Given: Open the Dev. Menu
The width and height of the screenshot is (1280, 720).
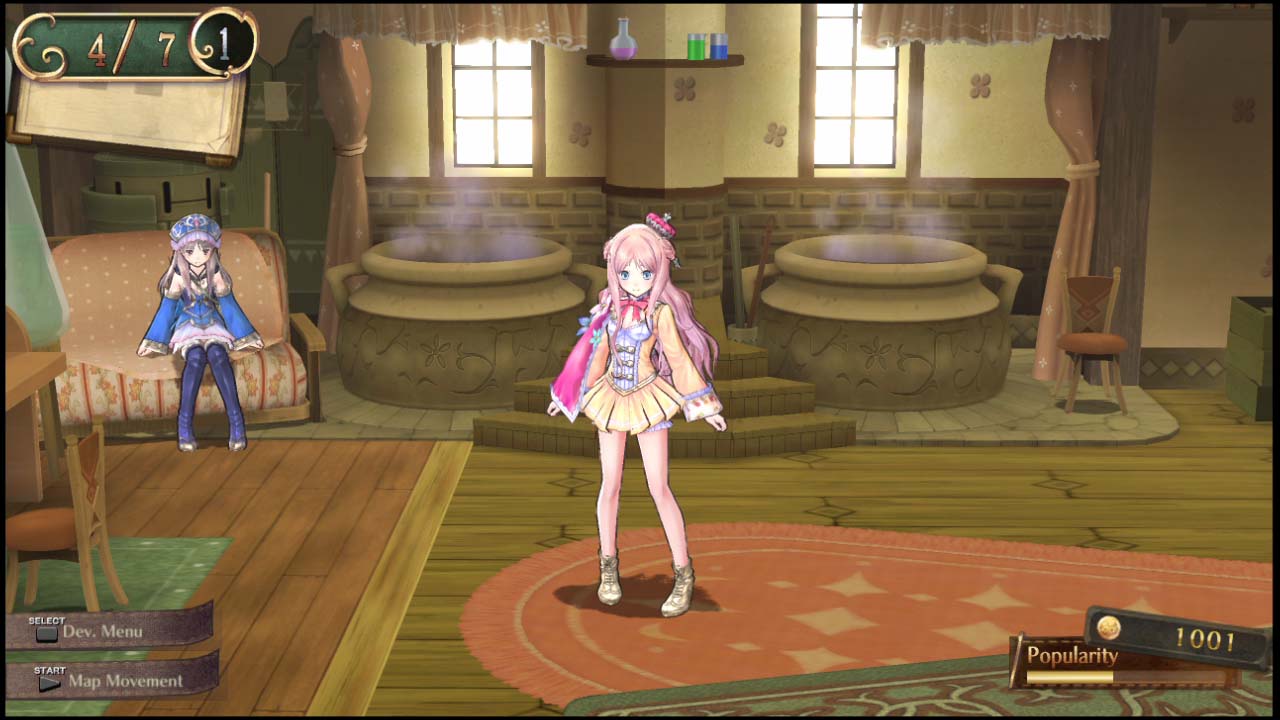Looking at the screenshot, I should (x=103, y=632).
